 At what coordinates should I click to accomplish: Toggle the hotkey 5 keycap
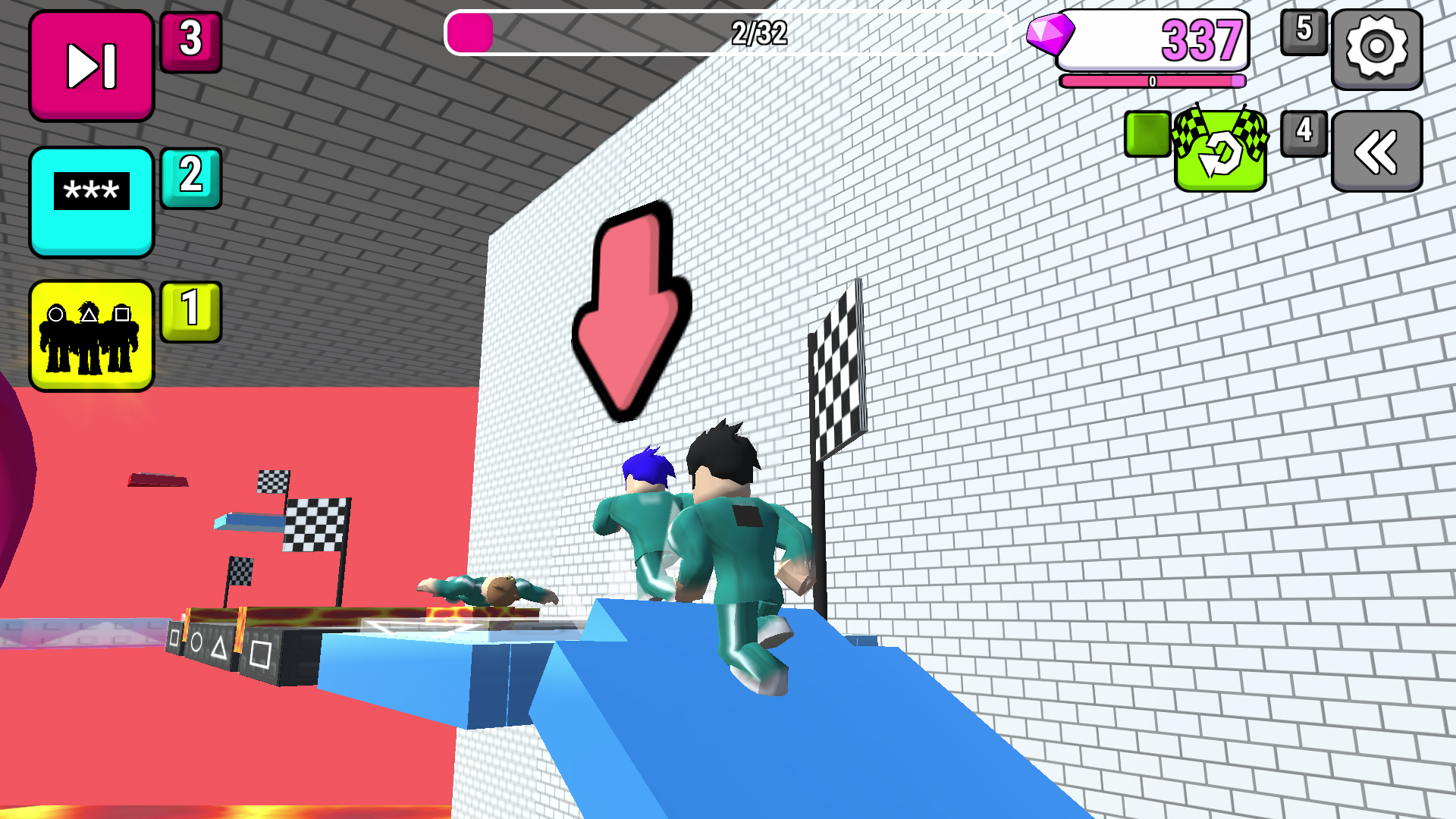coord(1304,33)
